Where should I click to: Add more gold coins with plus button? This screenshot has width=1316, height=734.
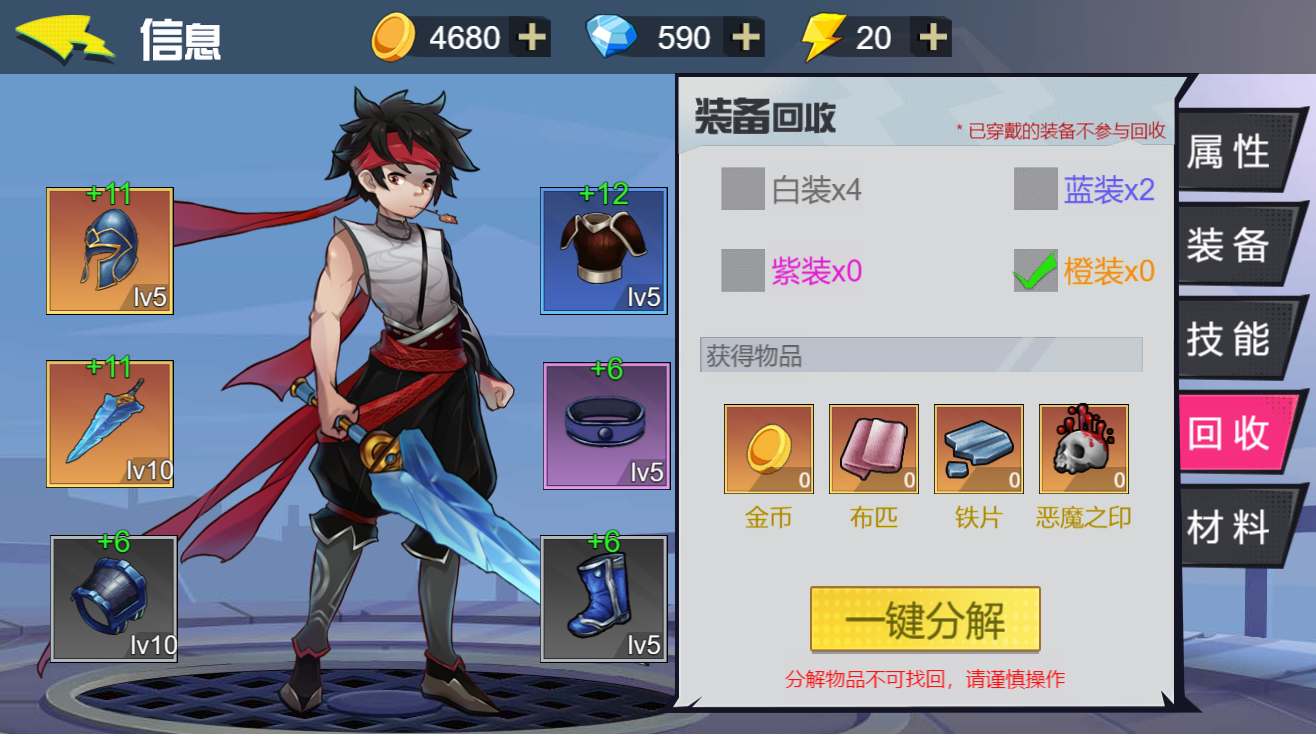[x=531, y=38]
